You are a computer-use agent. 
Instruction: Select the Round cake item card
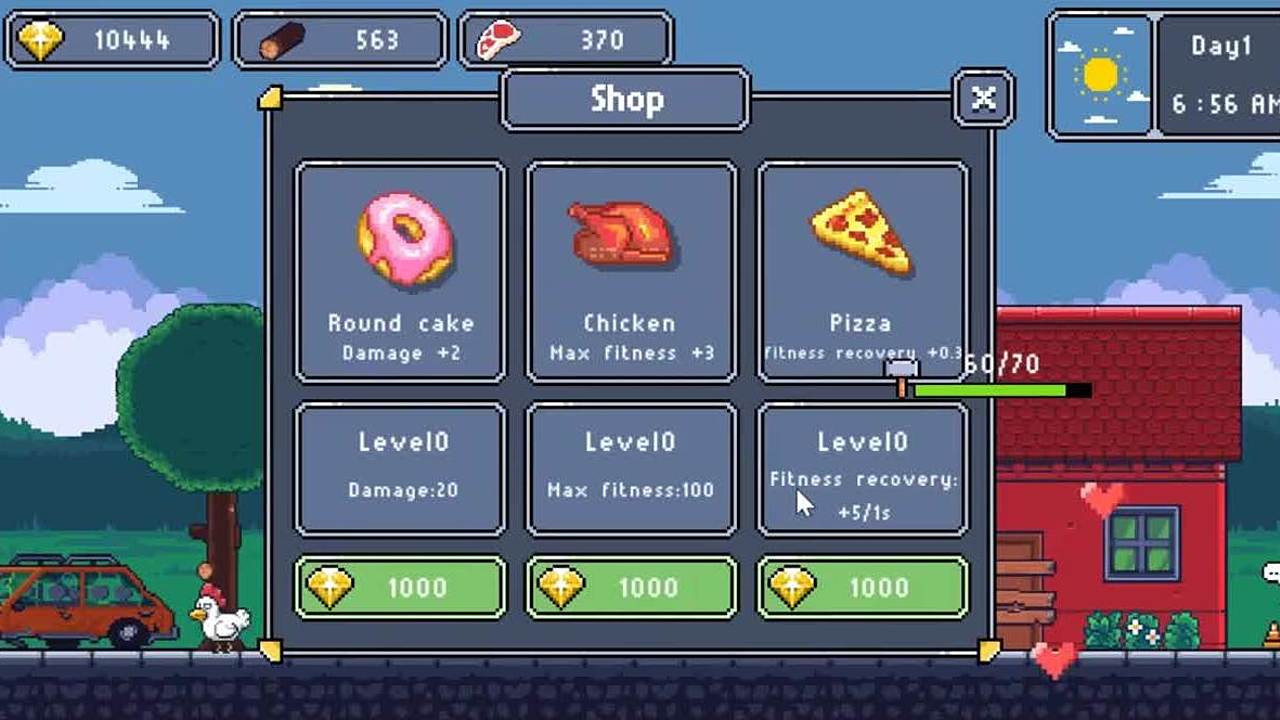point(401,271)
